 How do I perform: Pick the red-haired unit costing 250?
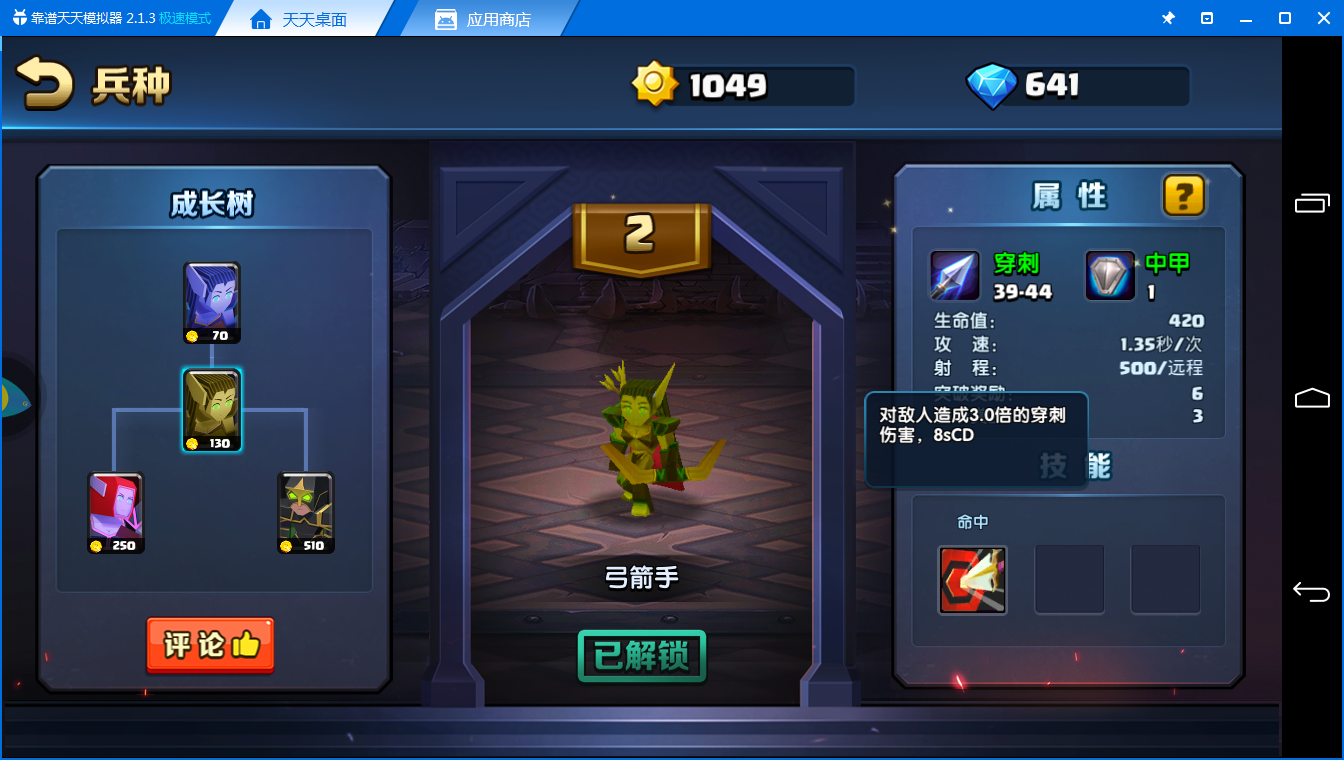pos(116,512)
